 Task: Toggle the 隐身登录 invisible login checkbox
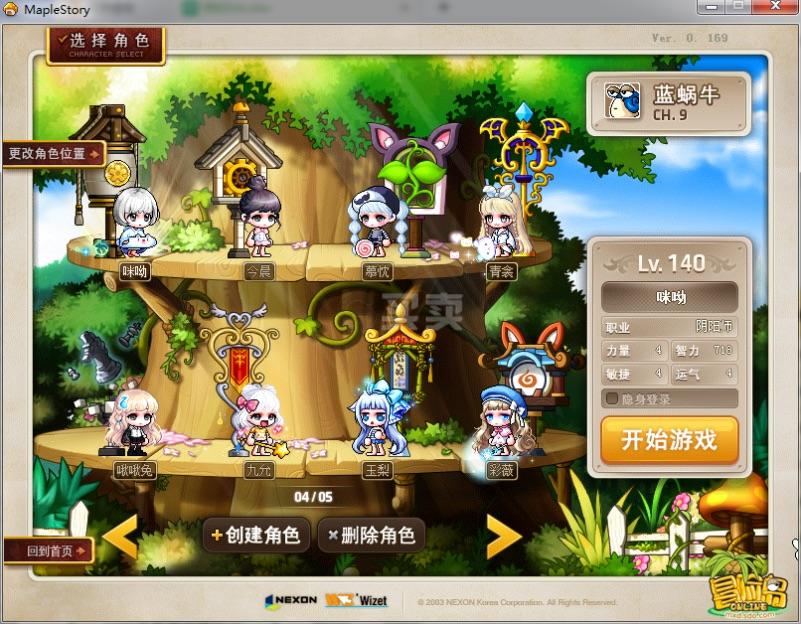click(x=612, y=399)
